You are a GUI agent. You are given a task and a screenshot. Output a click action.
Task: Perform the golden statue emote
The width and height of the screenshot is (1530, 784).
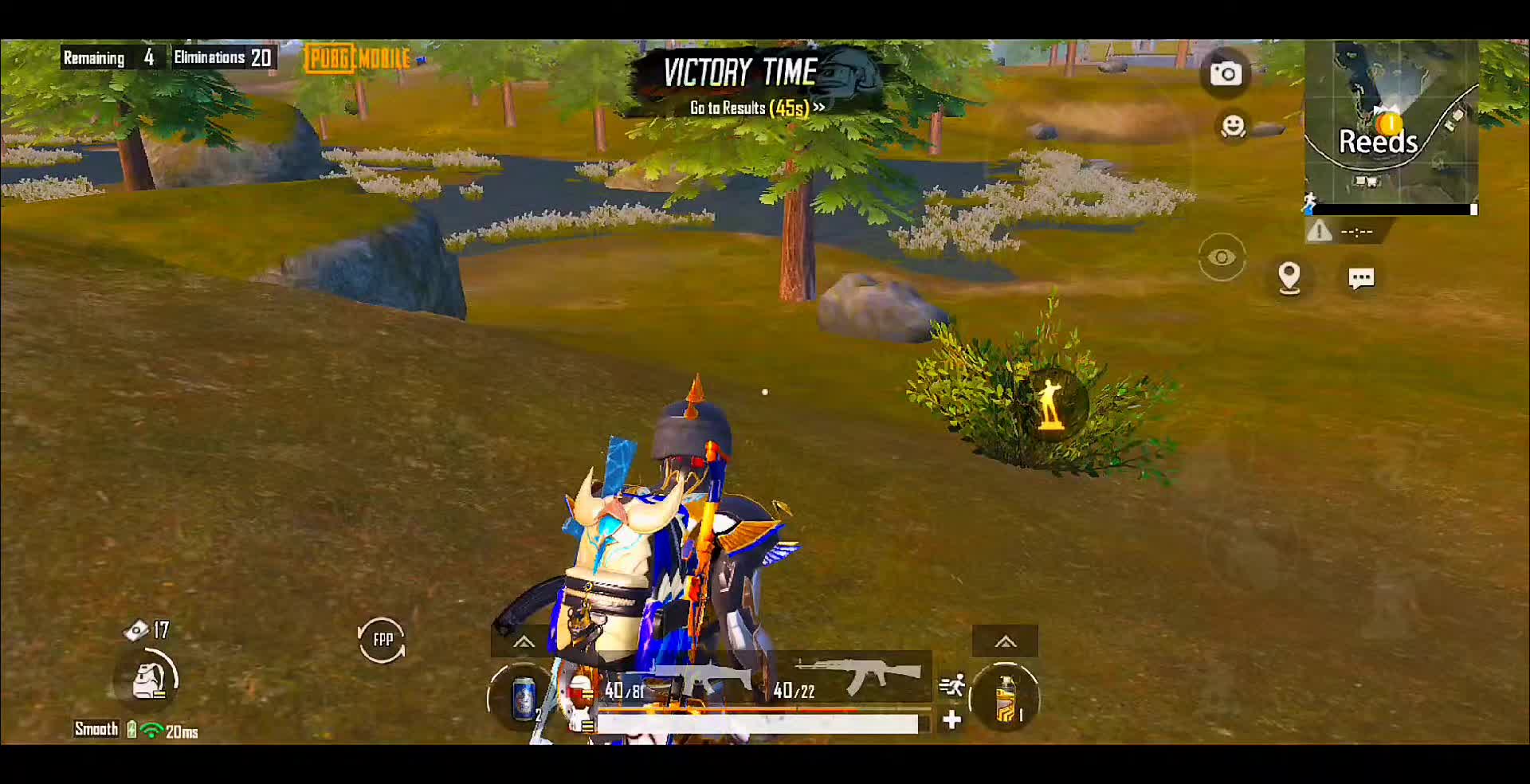pos(1052,405)
